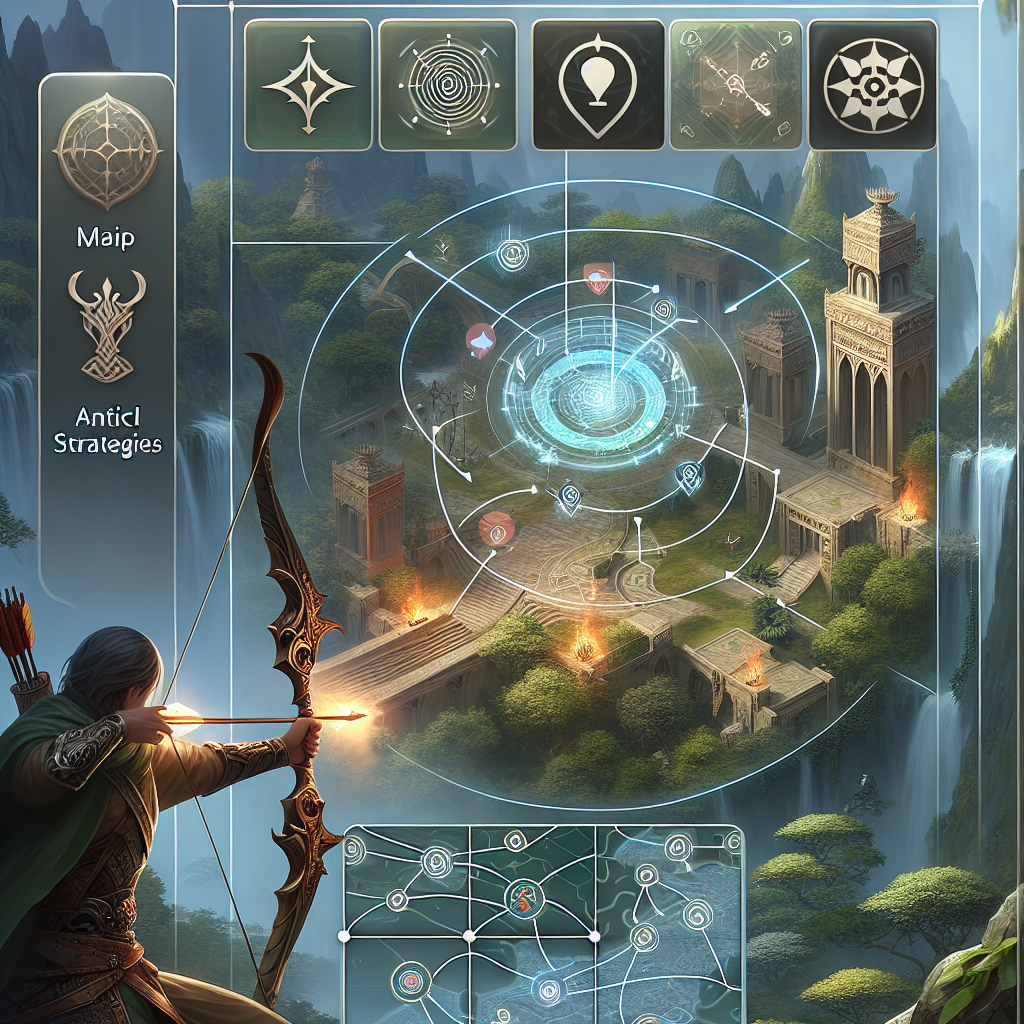This screenshot has height=1024, width=1024.
Task: Choose the crossed arrows icon
Action: [x=734, y=84]
